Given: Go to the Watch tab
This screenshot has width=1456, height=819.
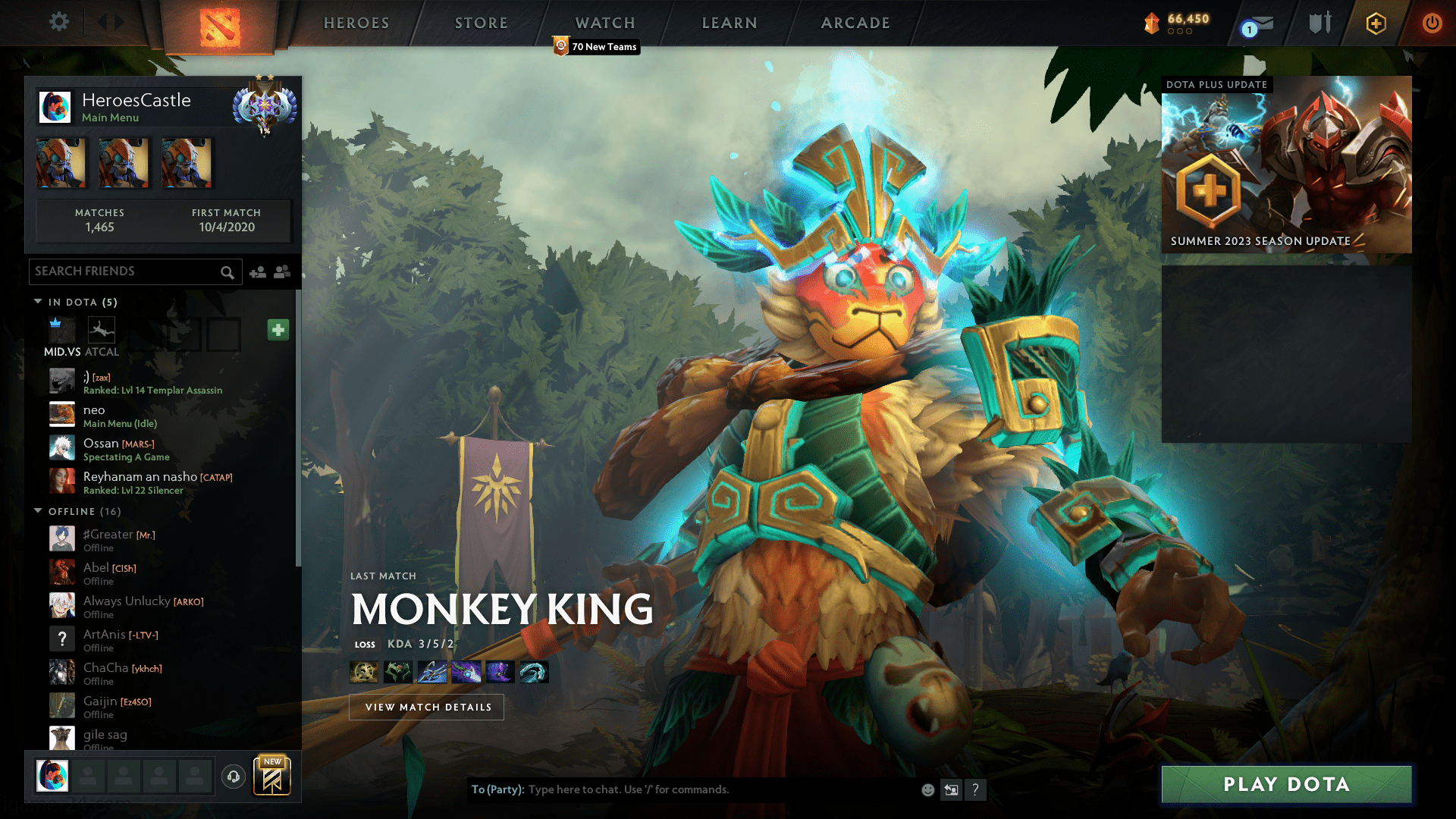Looking at the screenshot, I should [605, 23].
